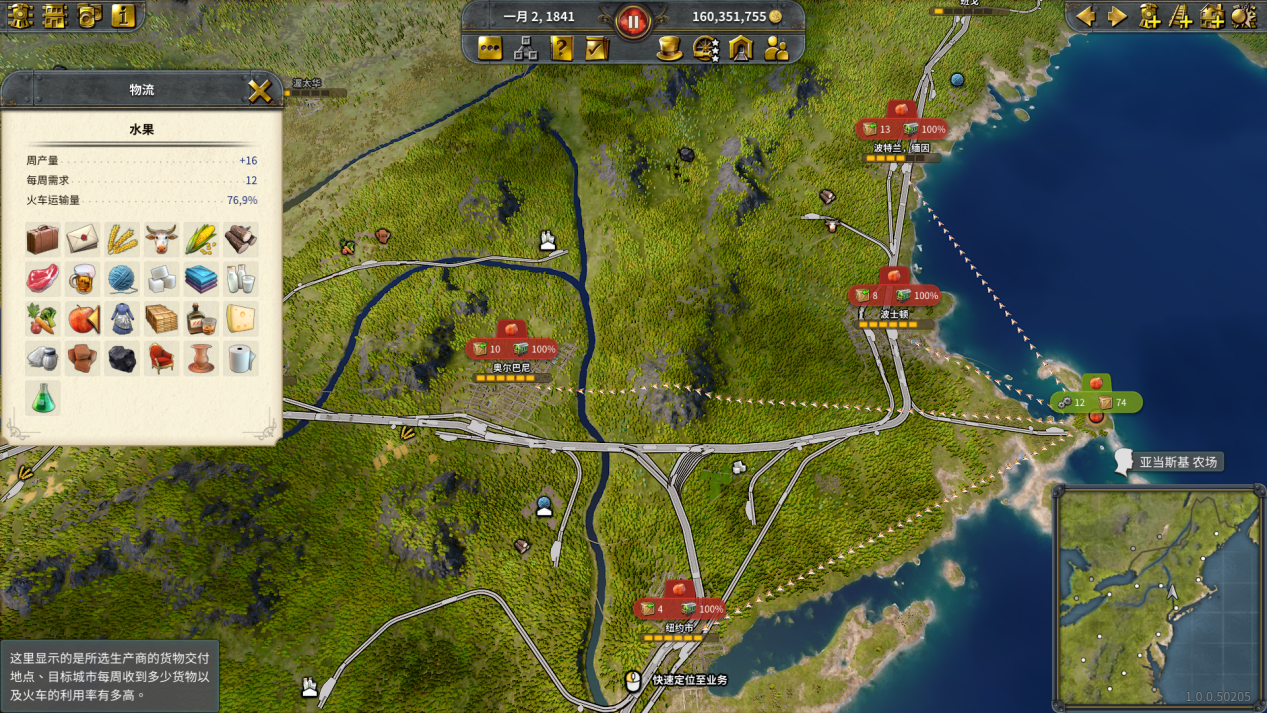
Task: Choose the cow cattle goods icon
Action: click(161, 240)
